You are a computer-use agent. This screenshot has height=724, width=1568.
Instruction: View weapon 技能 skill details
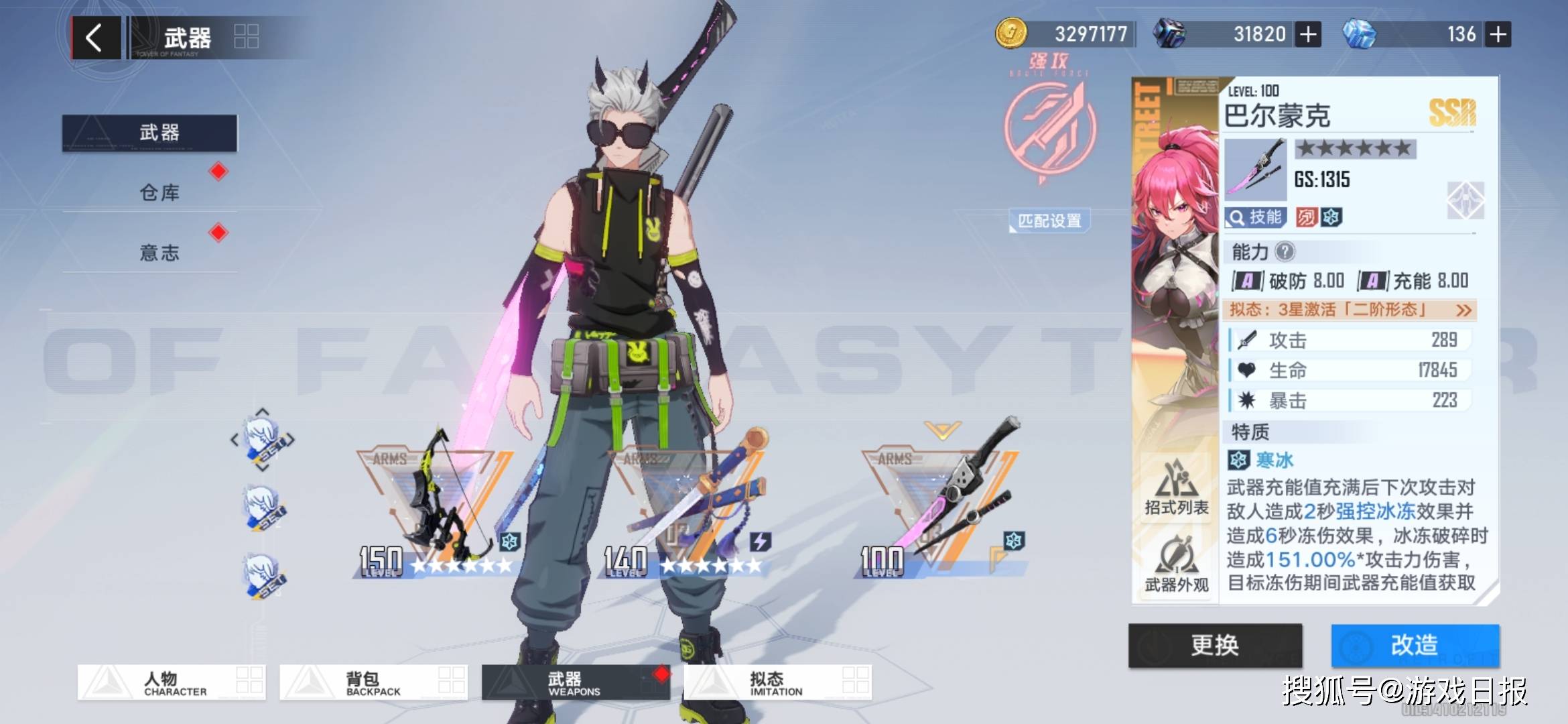coord(1255,217)
